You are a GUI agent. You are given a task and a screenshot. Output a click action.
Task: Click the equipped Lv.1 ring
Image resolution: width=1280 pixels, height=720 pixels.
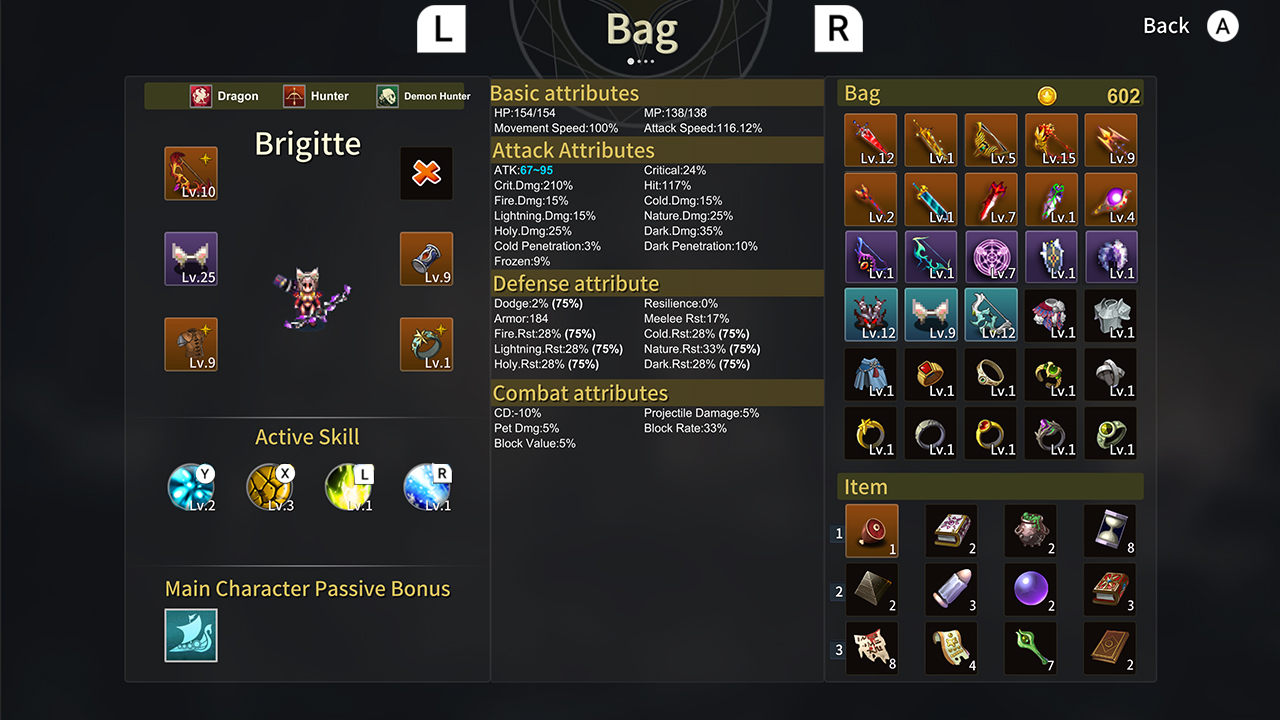pos(426,344)
